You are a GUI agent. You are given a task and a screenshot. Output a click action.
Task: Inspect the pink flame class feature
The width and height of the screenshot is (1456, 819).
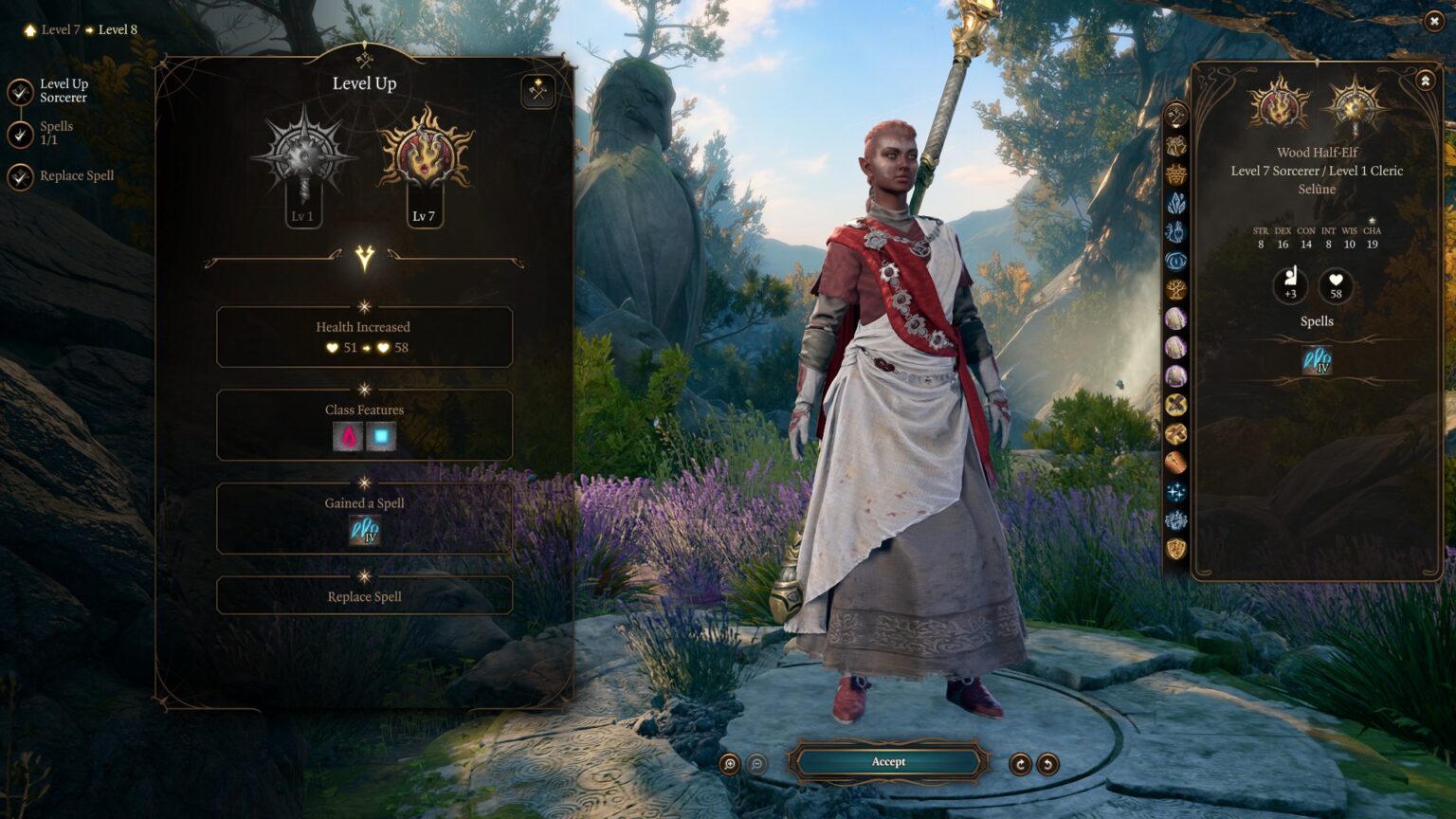coord(349,437)
